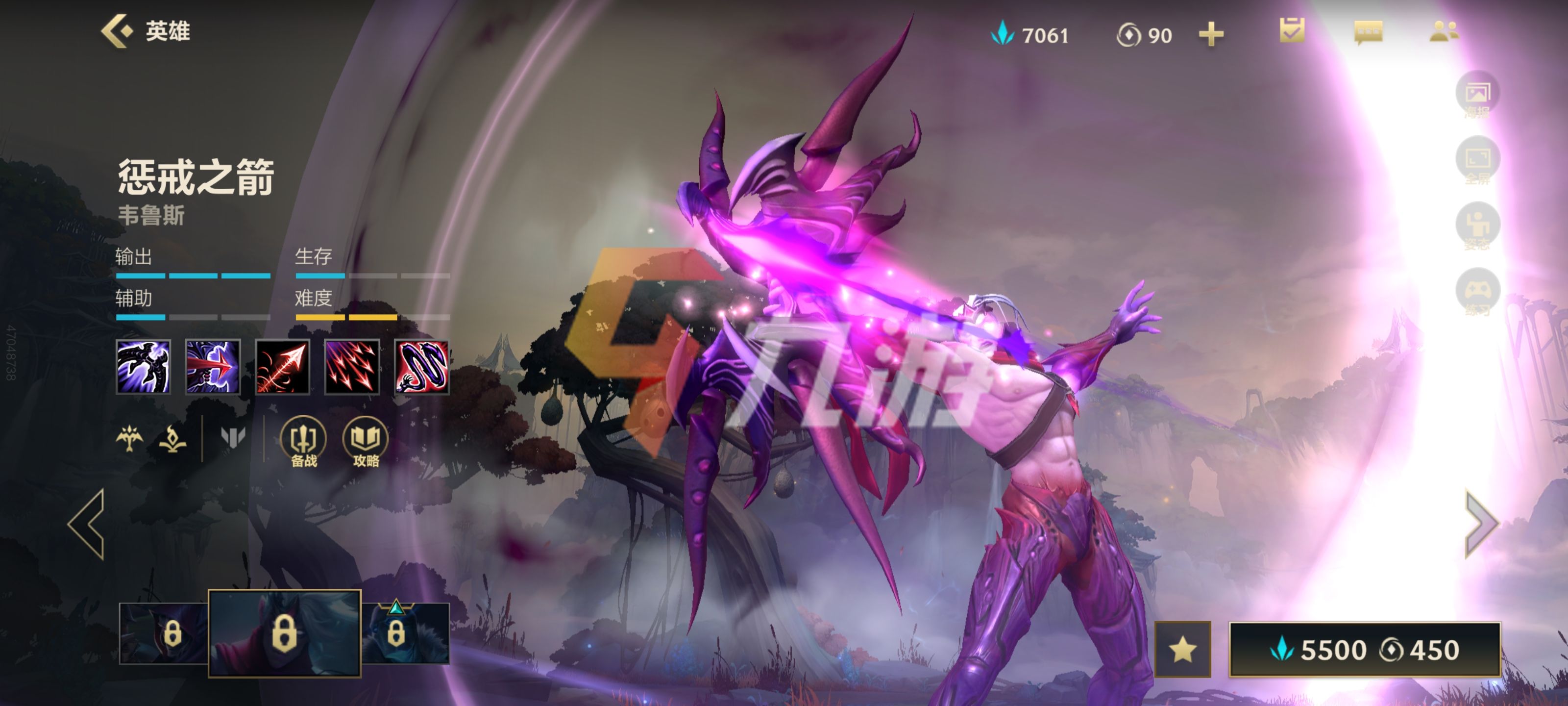
Task: Select the glowing red barbed arrow ability
Action: tap(282, 367)
